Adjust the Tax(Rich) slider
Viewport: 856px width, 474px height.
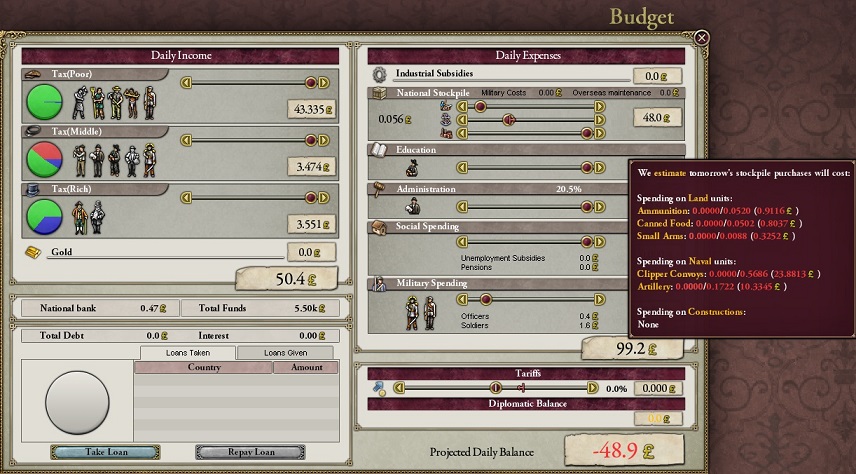310,198
